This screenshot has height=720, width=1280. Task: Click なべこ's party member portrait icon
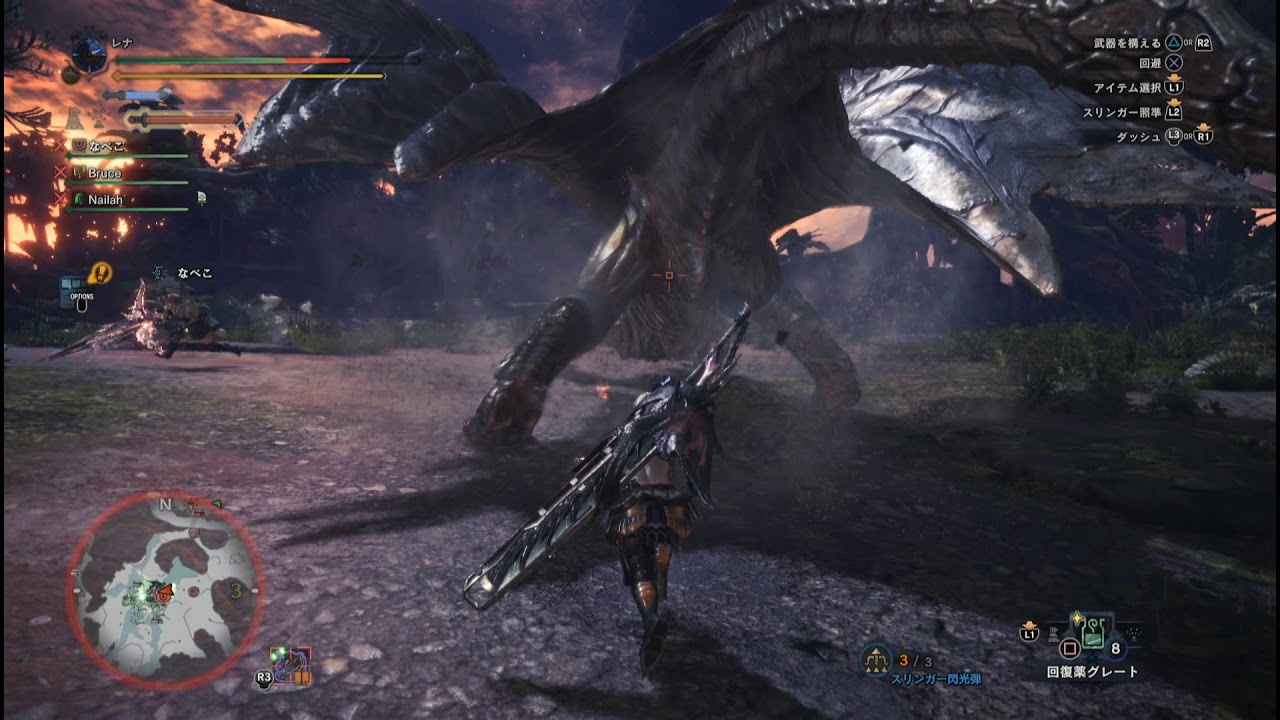point(78,143)
